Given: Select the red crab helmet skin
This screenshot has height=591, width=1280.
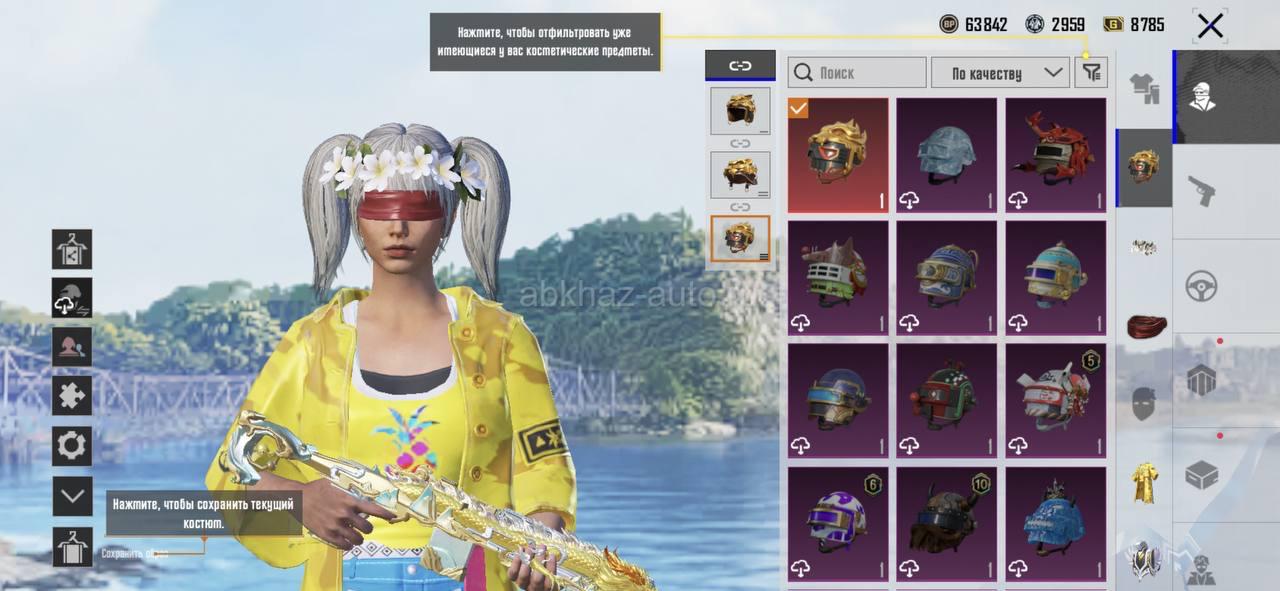Looking at the screenshot, I should tap(1056, 155).
